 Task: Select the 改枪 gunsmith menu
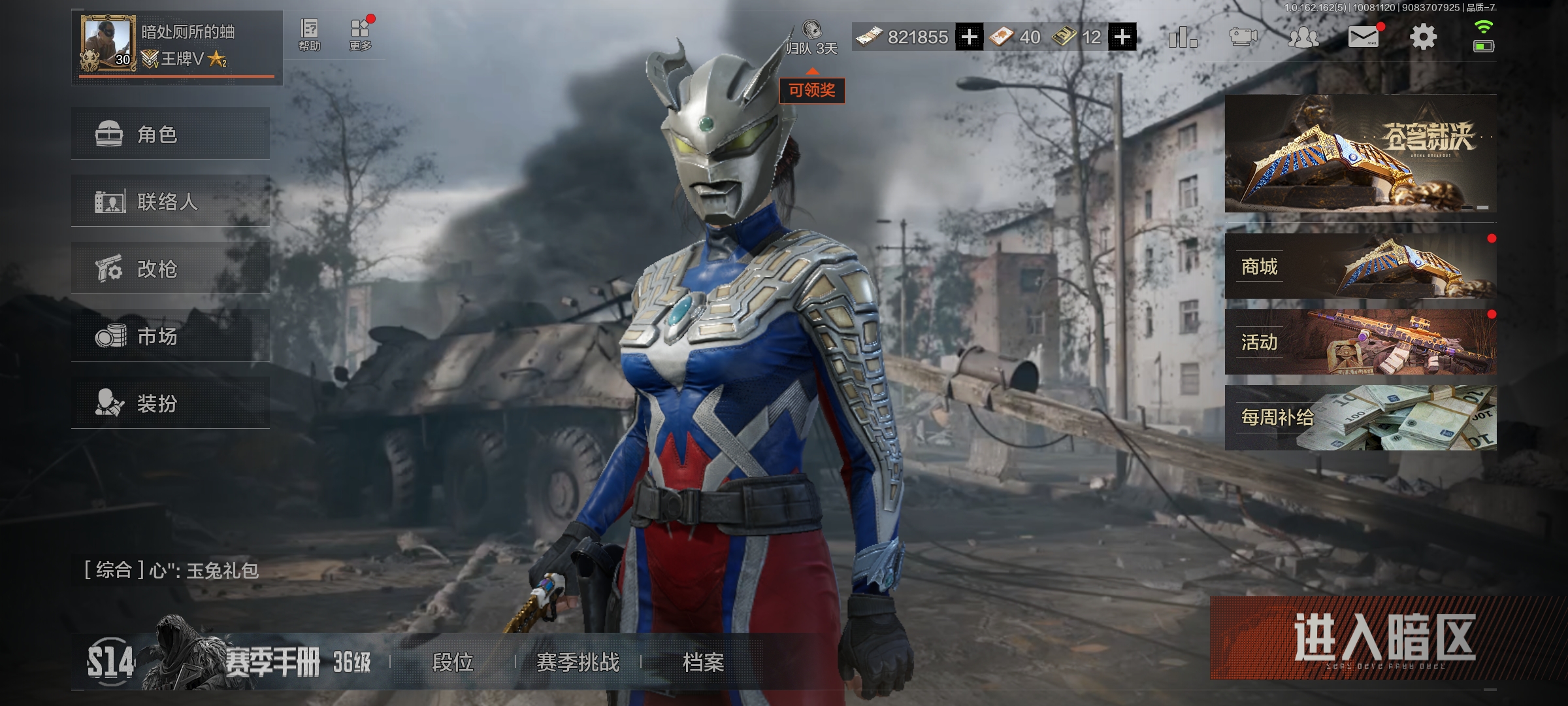point(170,269)
